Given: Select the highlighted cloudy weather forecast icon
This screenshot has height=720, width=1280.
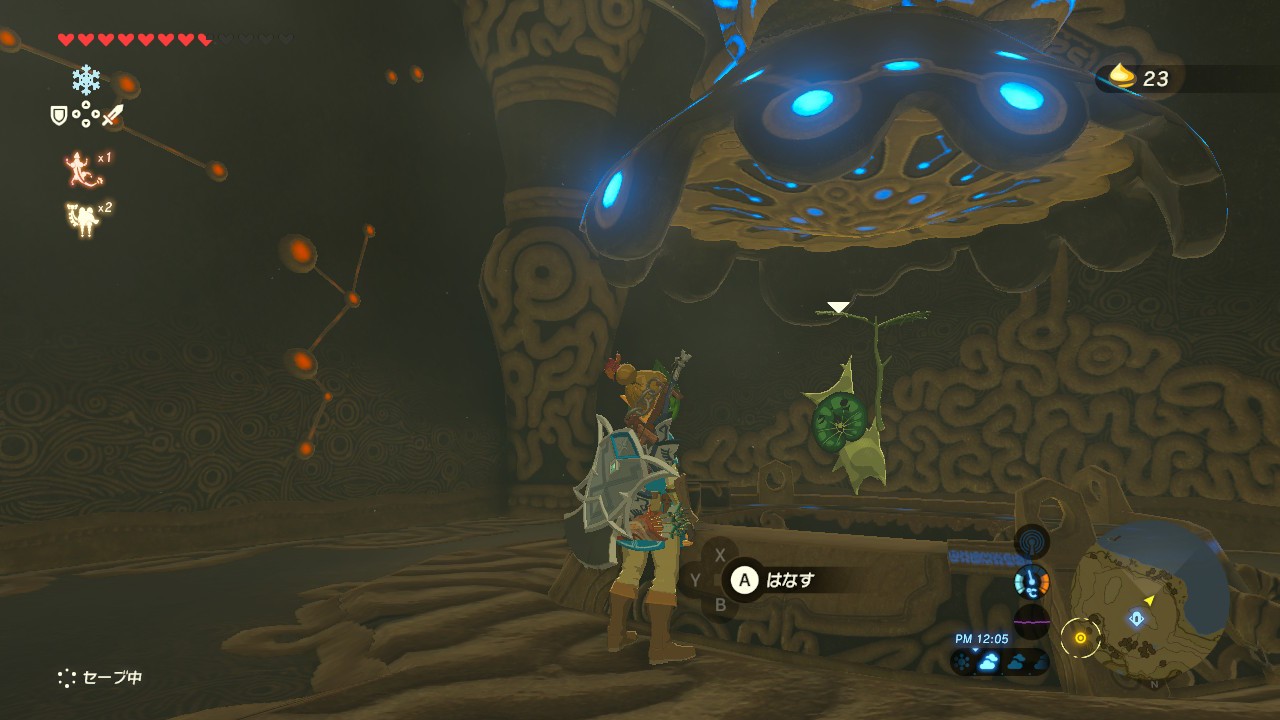Looking at the screenshot, I should (x=988, y=662).
